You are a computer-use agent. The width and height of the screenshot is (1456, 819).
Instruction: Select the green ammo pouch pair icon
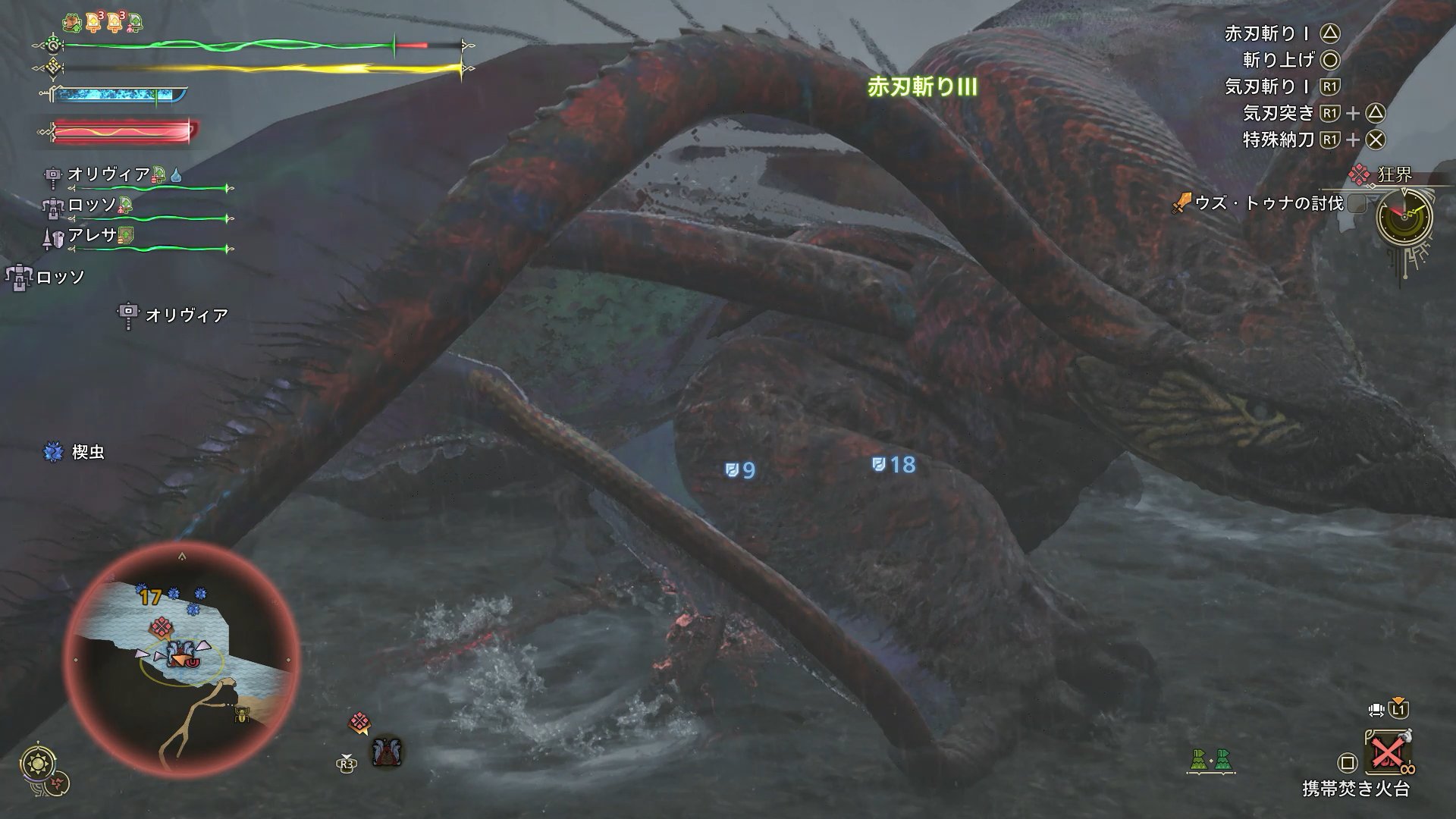coord(1210,759)
